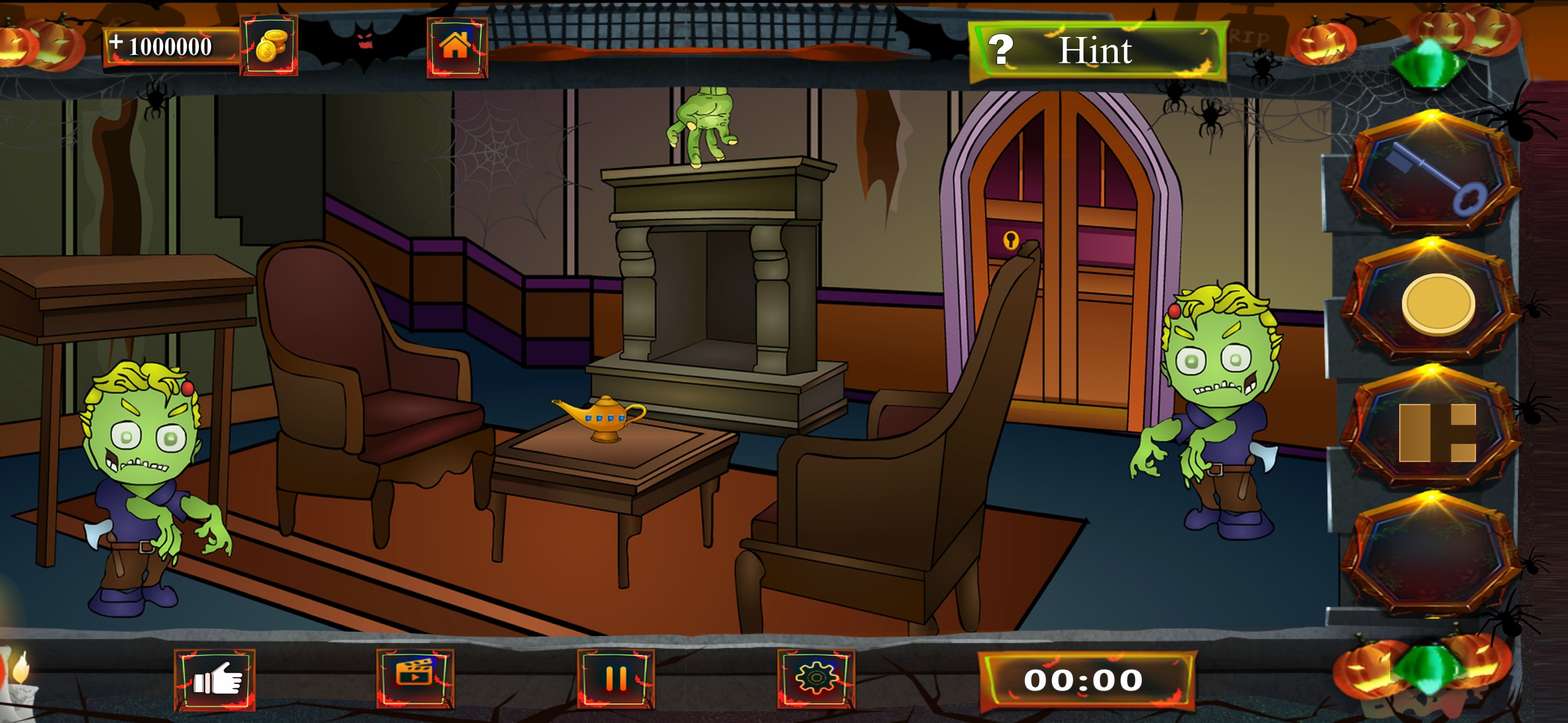Go to the home screen

pyautogui.click(x=456, y=47)
